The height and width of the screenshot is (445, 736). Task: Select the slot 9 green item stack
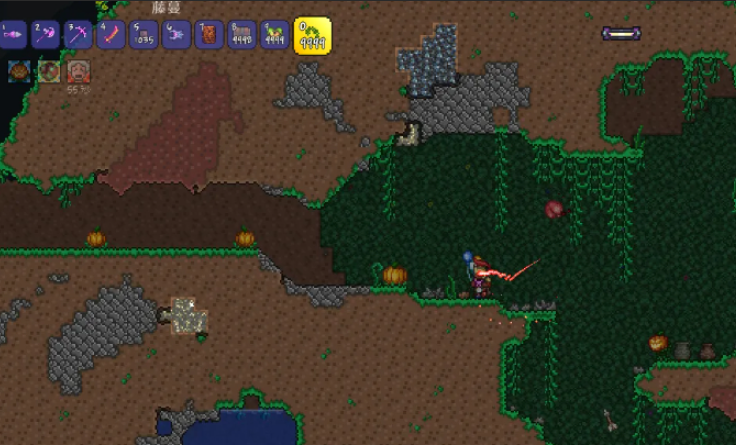coord(273,35)
